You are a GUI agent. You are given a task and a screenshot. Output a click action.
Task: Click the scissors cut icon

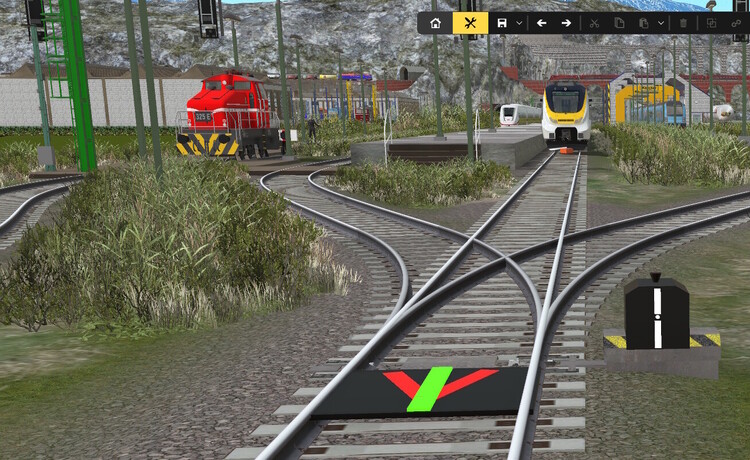594,23
